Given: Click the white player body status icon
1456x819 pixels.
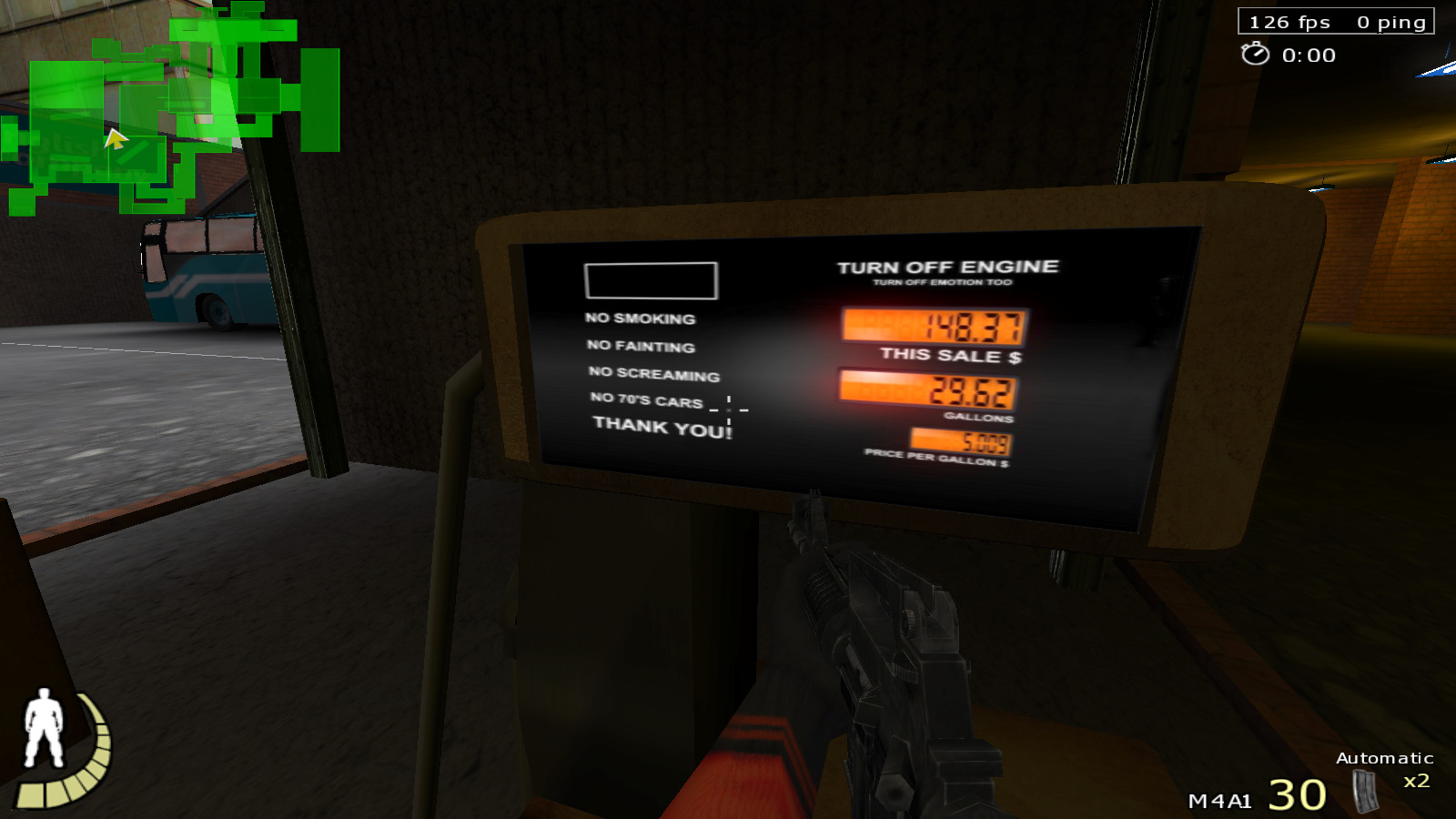Looking at the screenshot, I should 43,728.
